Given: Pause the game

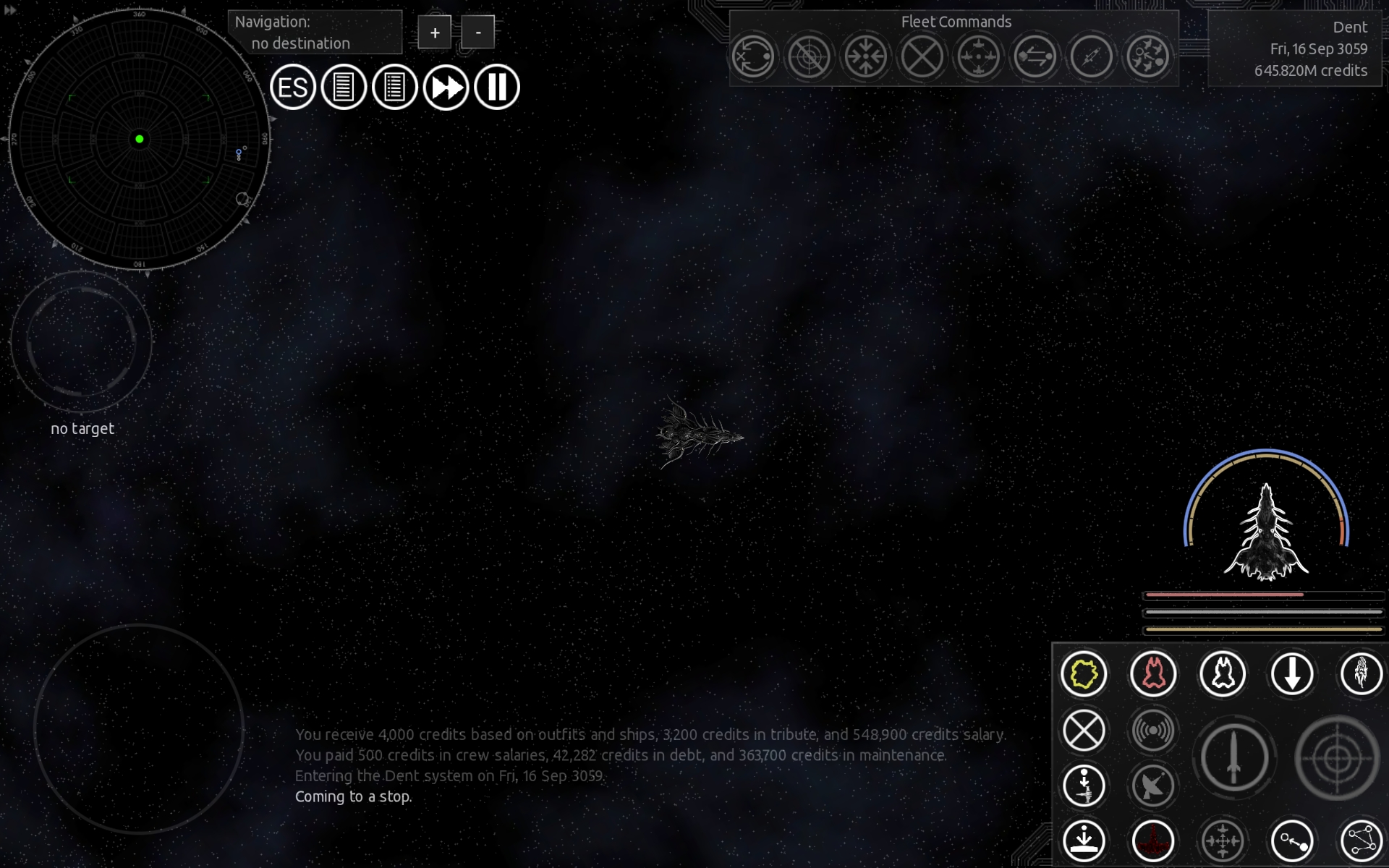Looking at the screenshot, I should pyautogui.click(x=497, y=88).
